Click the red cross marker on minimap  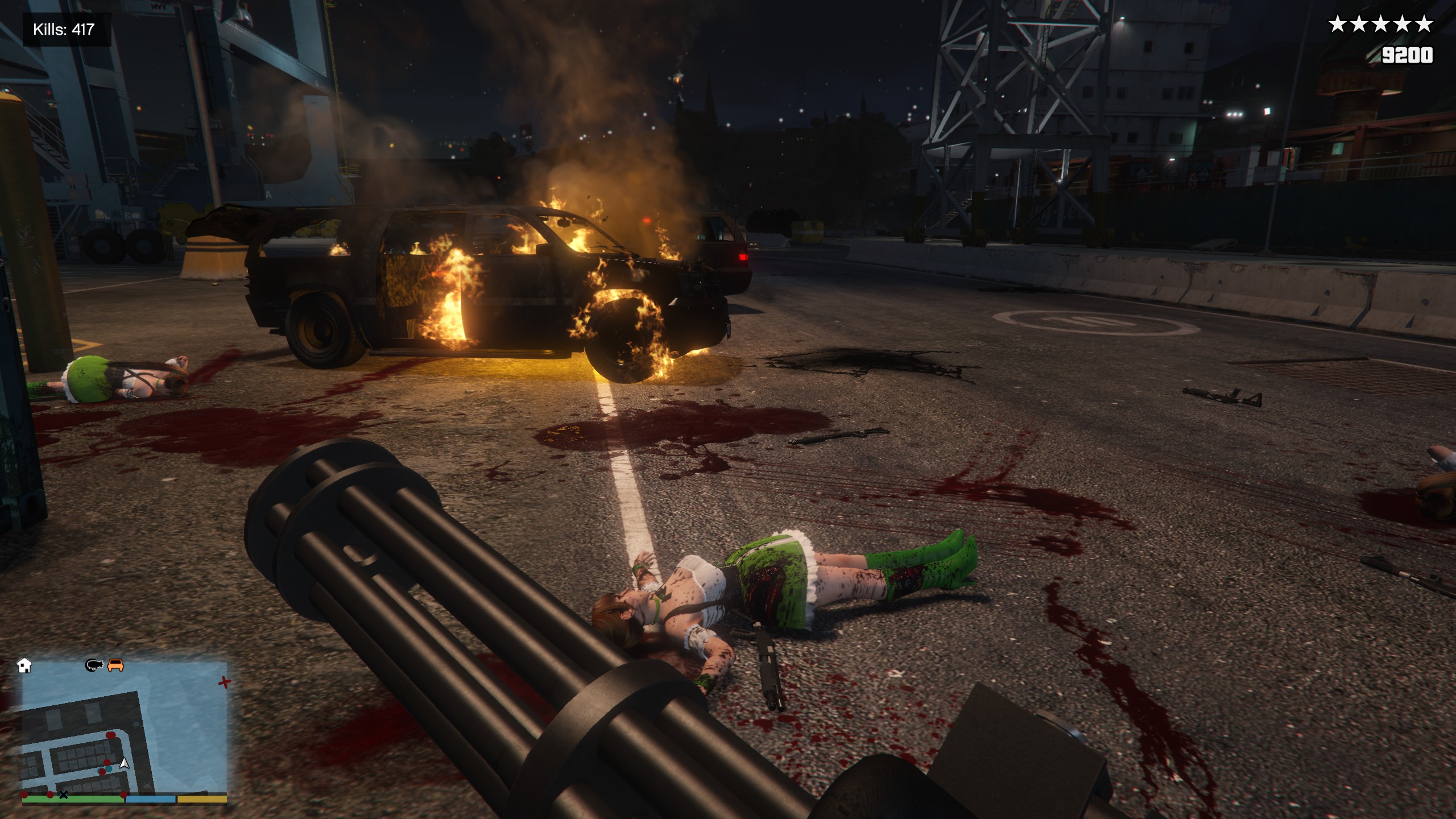pos(225,681)
